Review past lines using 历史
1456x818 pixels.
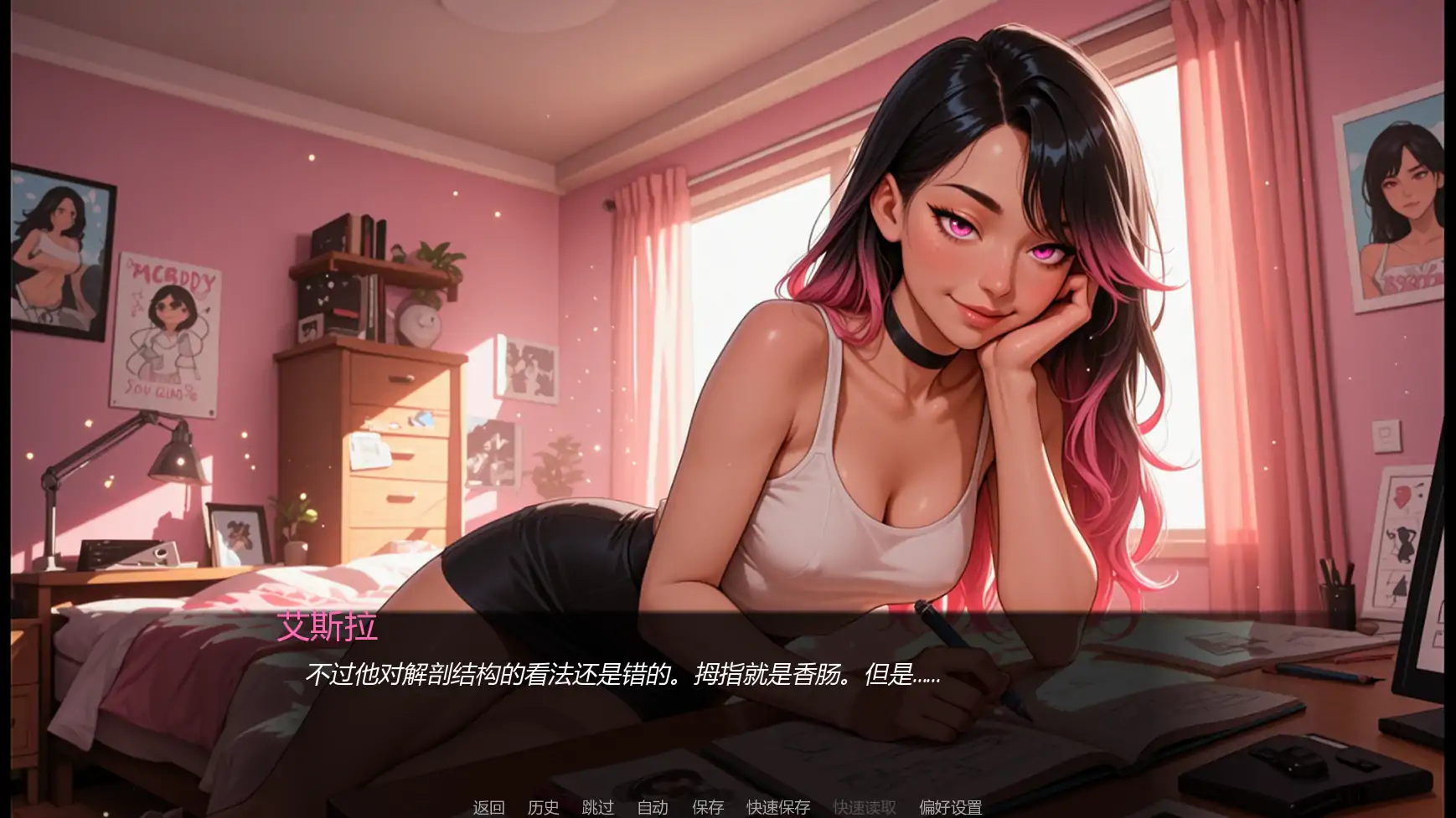click(543, 807)
